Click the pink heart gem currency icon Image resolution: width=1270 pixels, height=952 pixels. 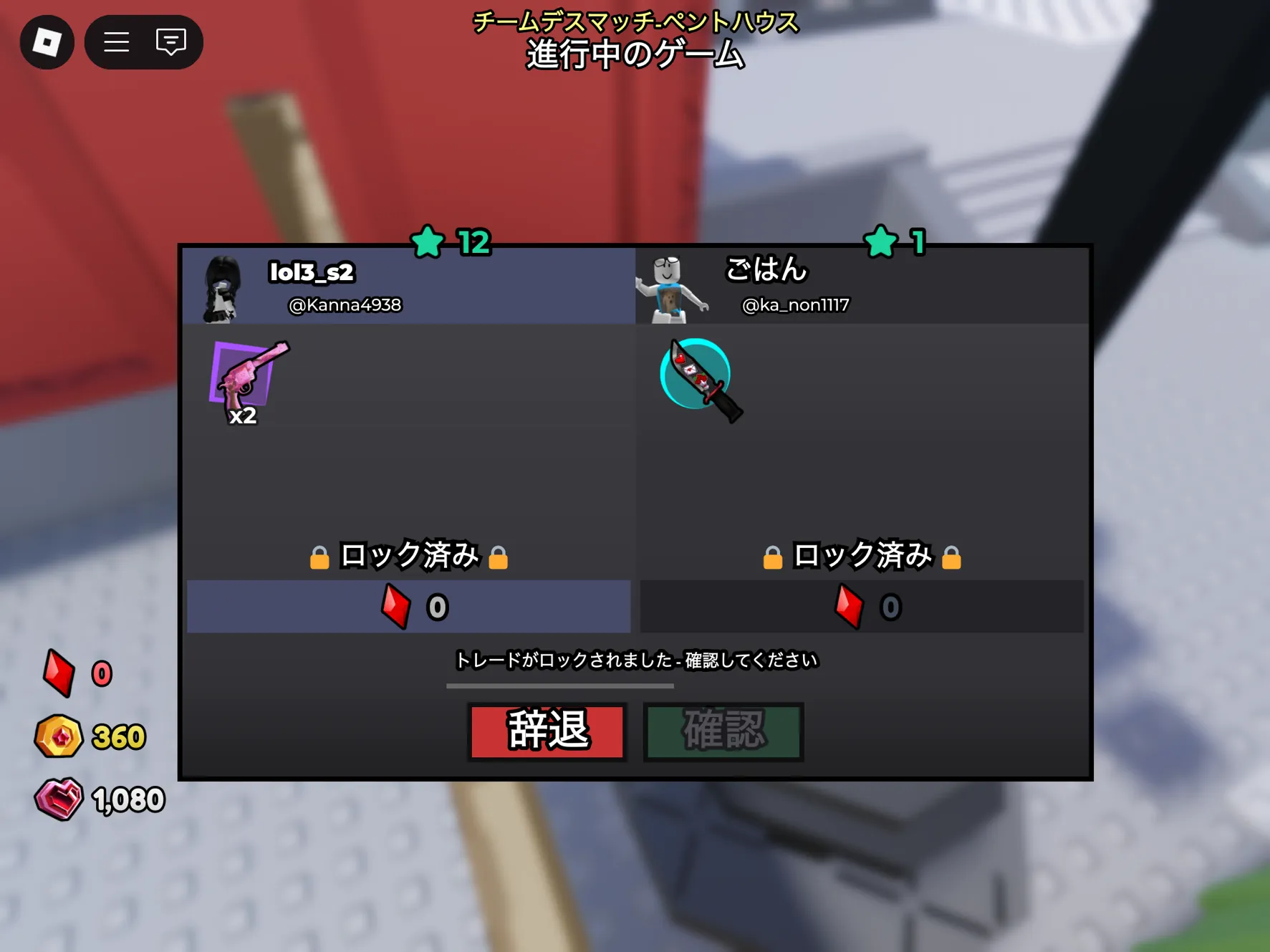59,799
